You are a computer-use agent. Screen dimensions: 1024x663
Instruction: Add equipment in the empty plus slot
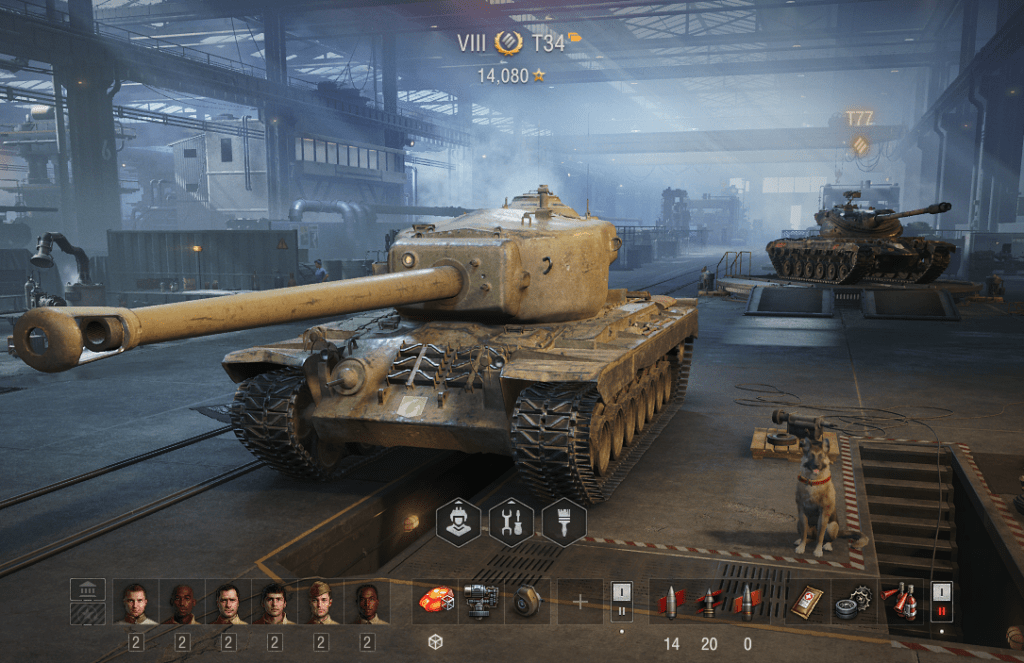click(x=581, y=601)
